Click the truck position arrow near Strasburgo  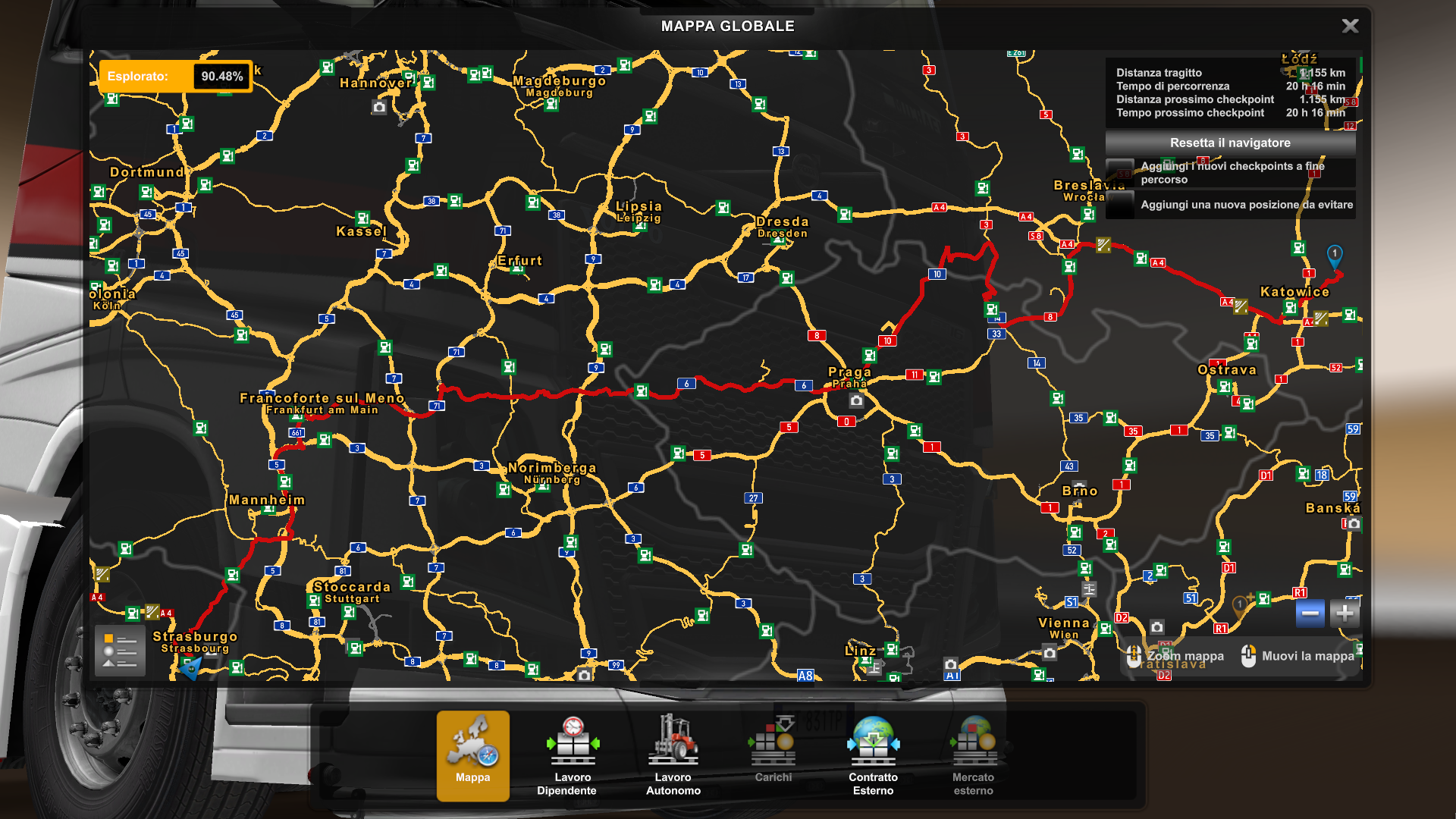190,669
